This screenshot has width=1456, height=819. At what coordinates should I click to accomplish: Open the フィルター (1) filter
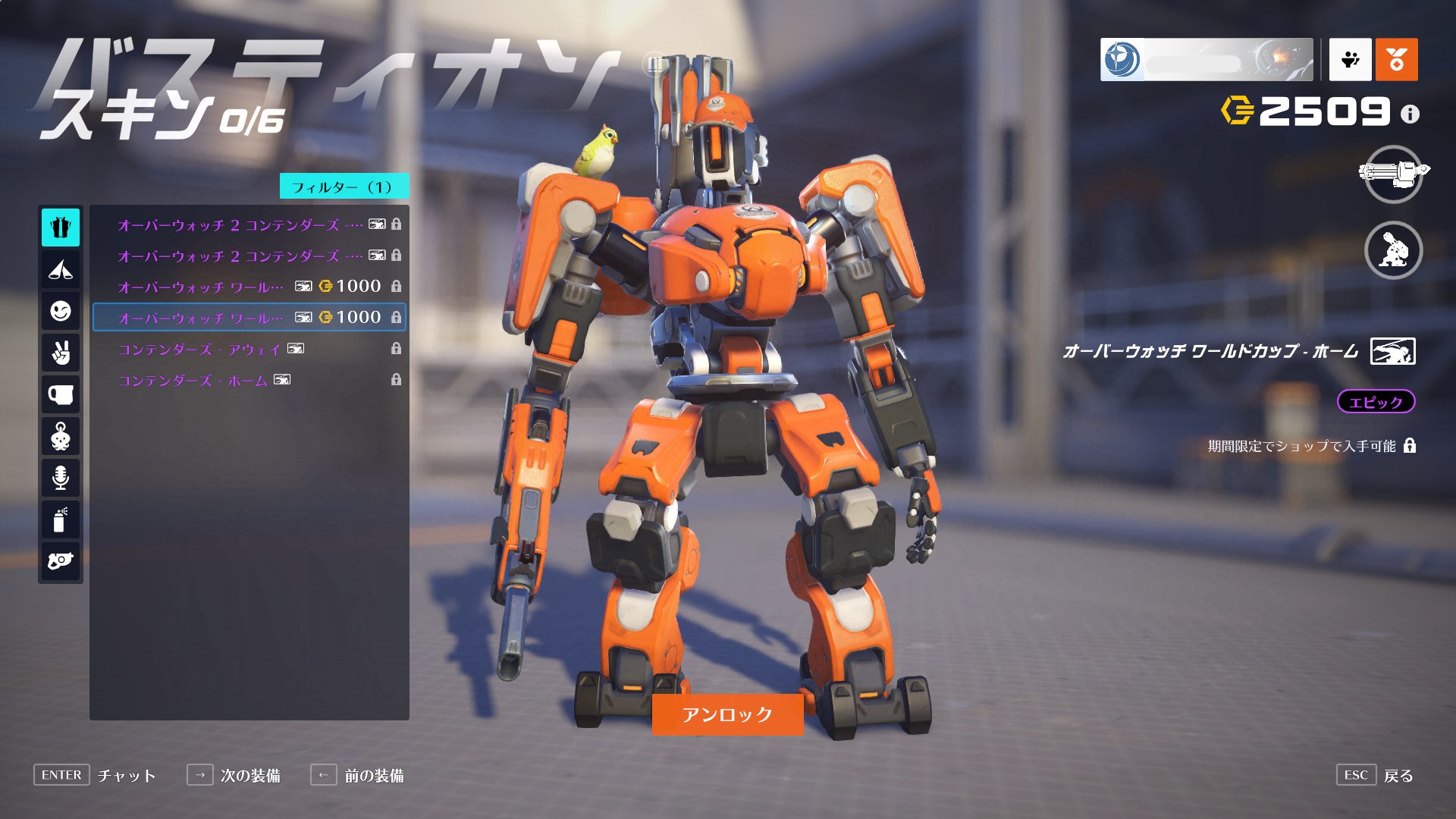pyautogui.click(x=344, y=187)
